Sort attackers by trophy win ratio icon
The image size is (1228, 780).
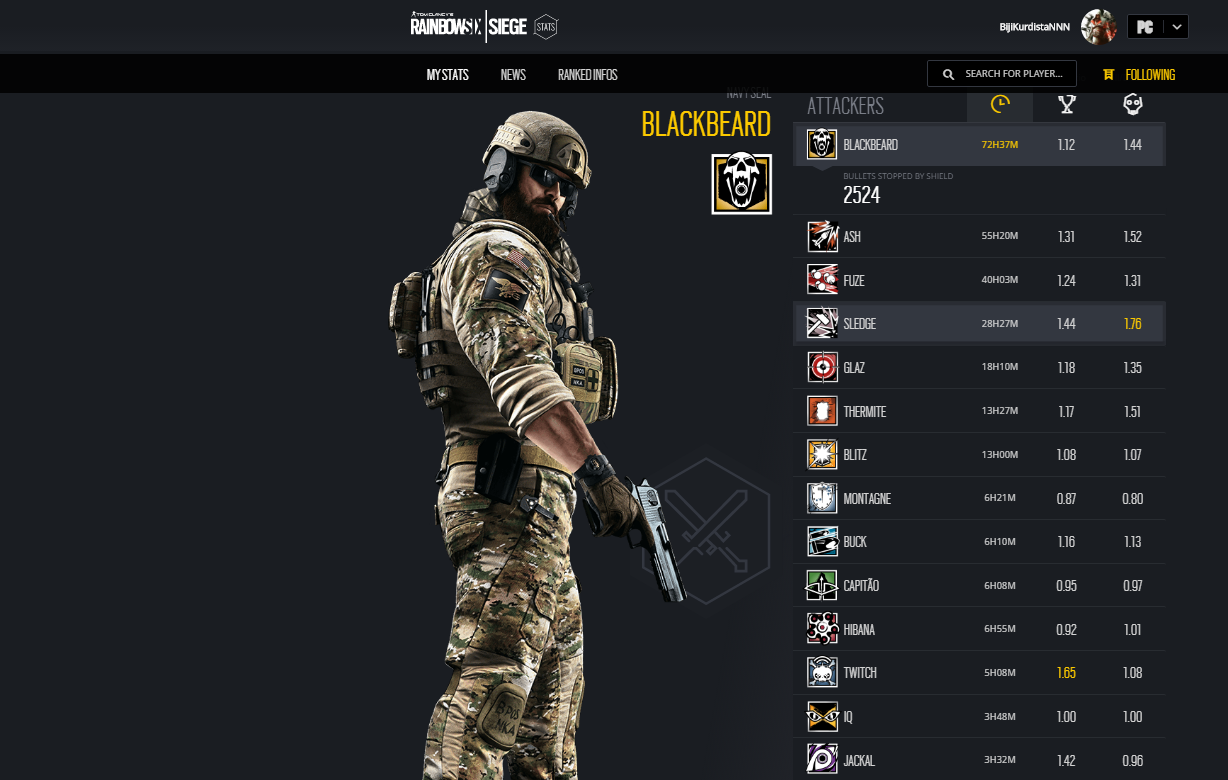pyautogui.click(x=1067, y=104)
